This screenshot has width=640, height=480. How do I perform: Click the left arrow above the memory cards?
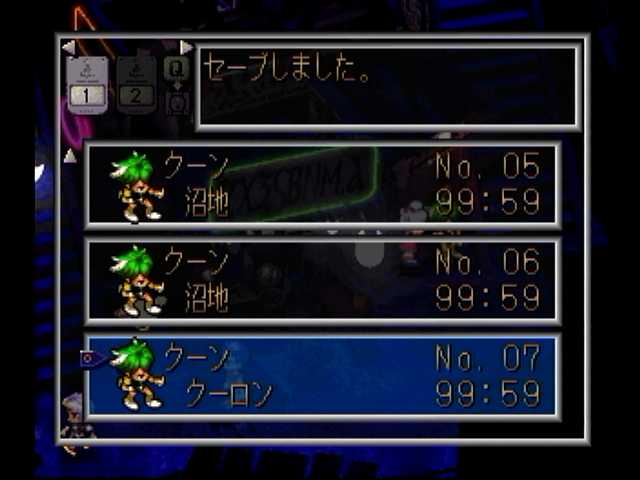tap(67, 47)
